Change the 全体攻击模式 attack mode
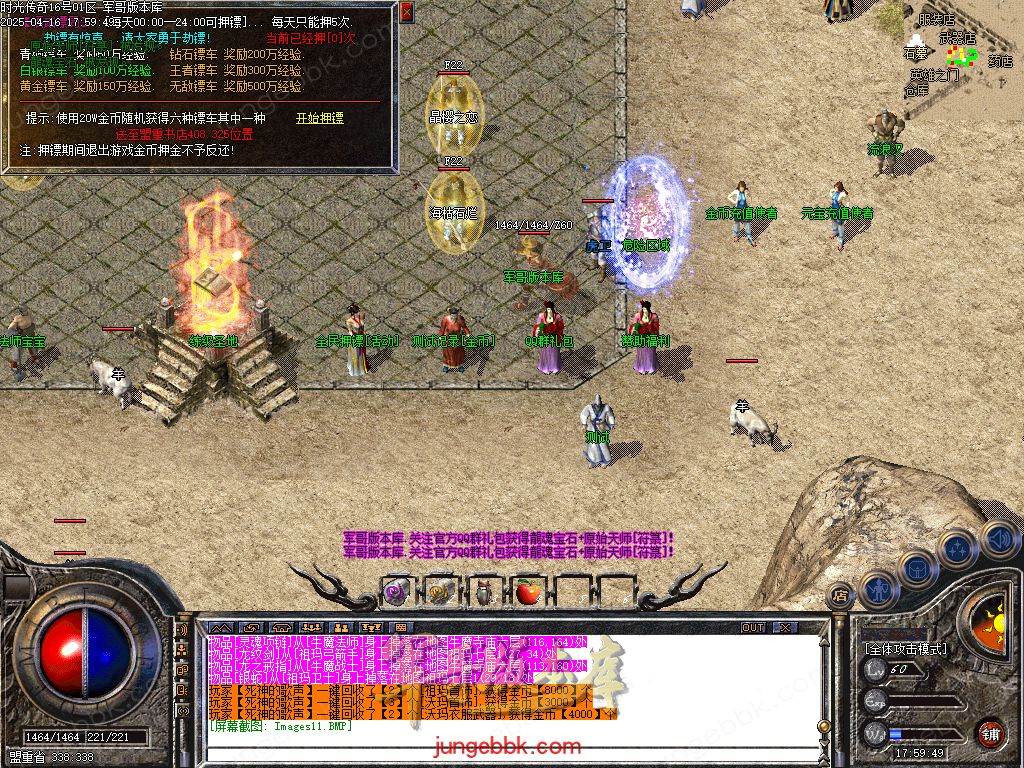1024x768 pixels. pyautogui.click(x=906, y=649)
